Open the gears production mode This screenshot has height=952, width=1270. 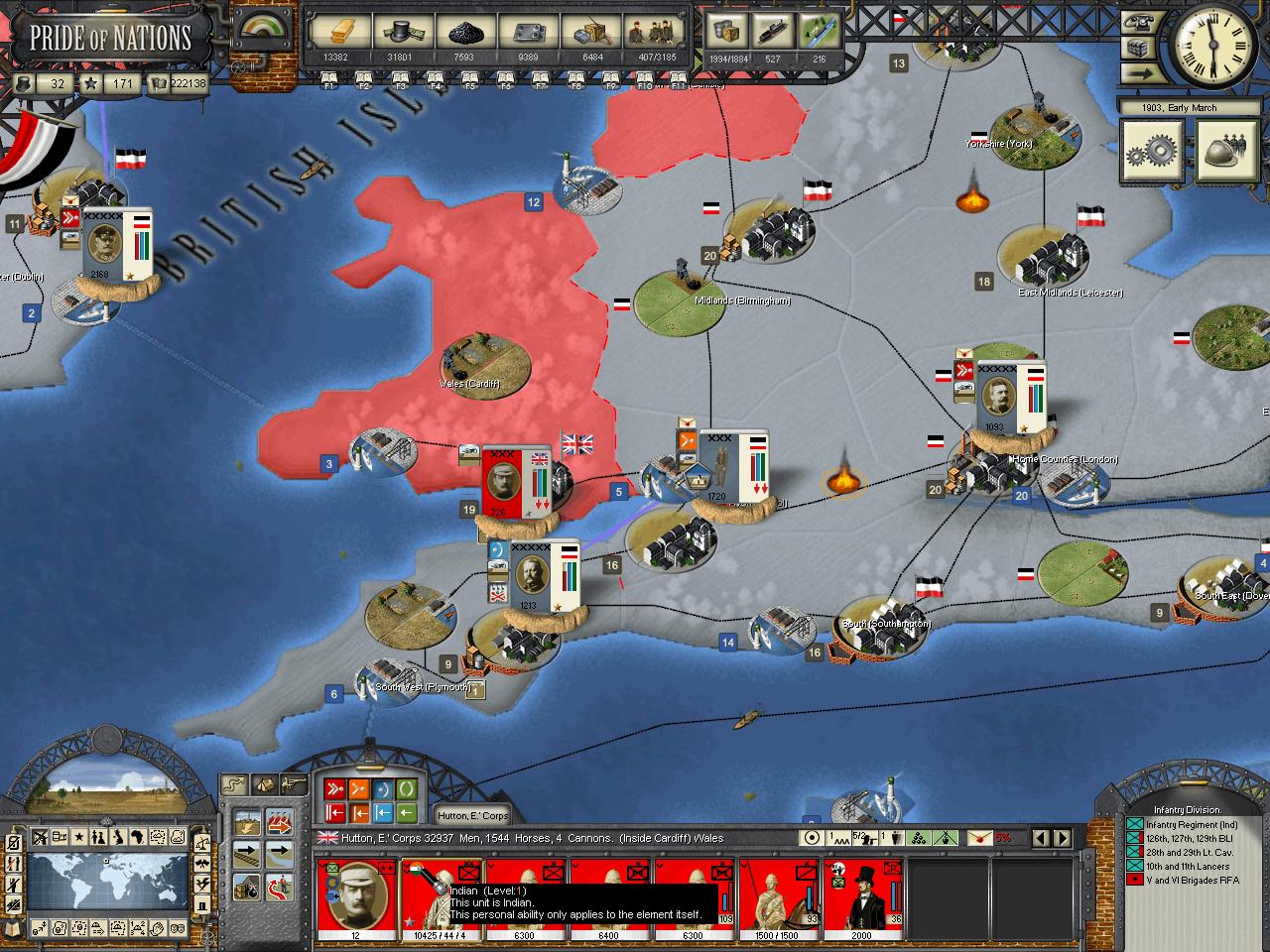[1152, 152]
